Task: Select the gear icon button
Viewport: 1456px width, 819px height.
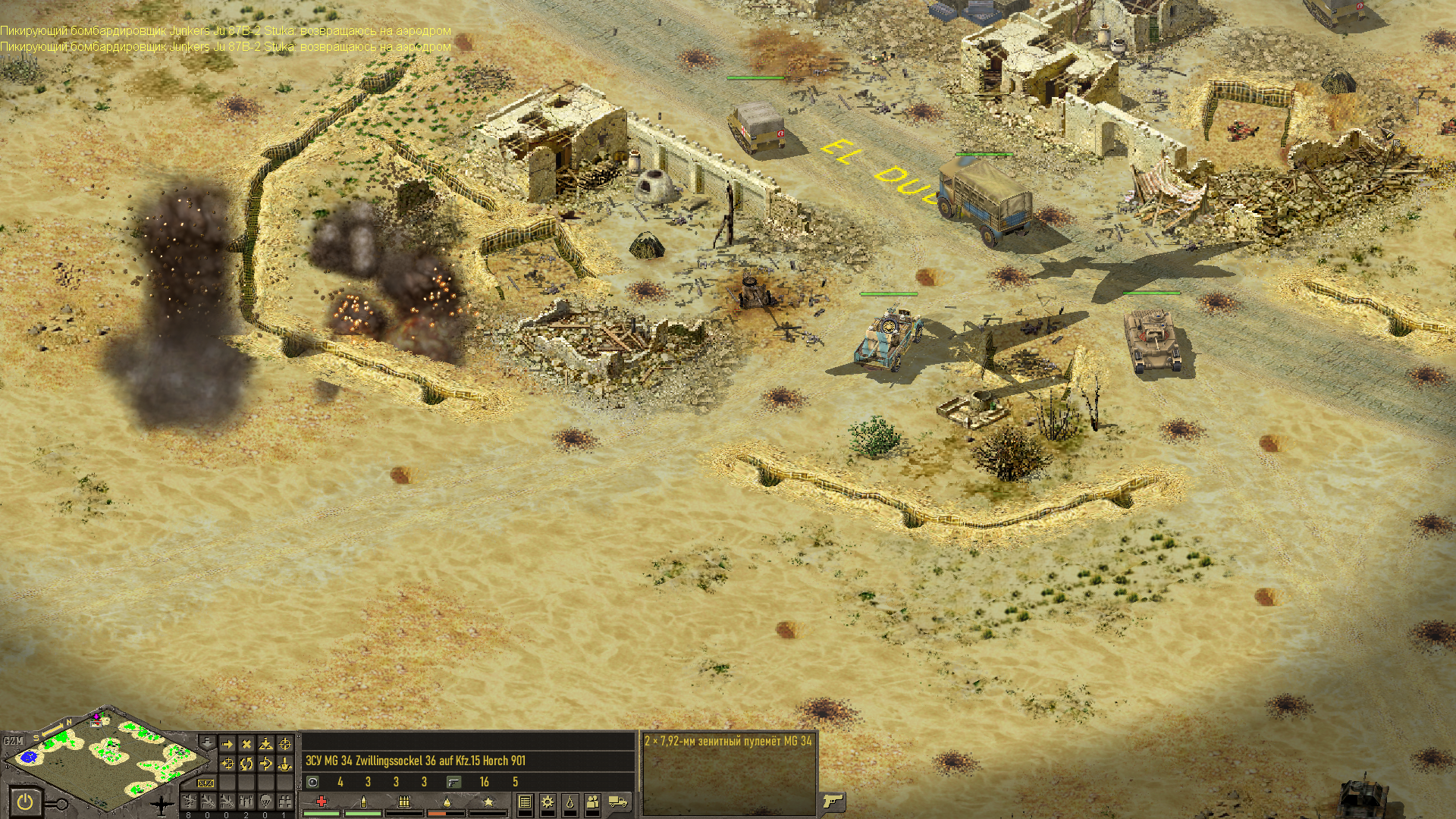Action: point(547,802)
